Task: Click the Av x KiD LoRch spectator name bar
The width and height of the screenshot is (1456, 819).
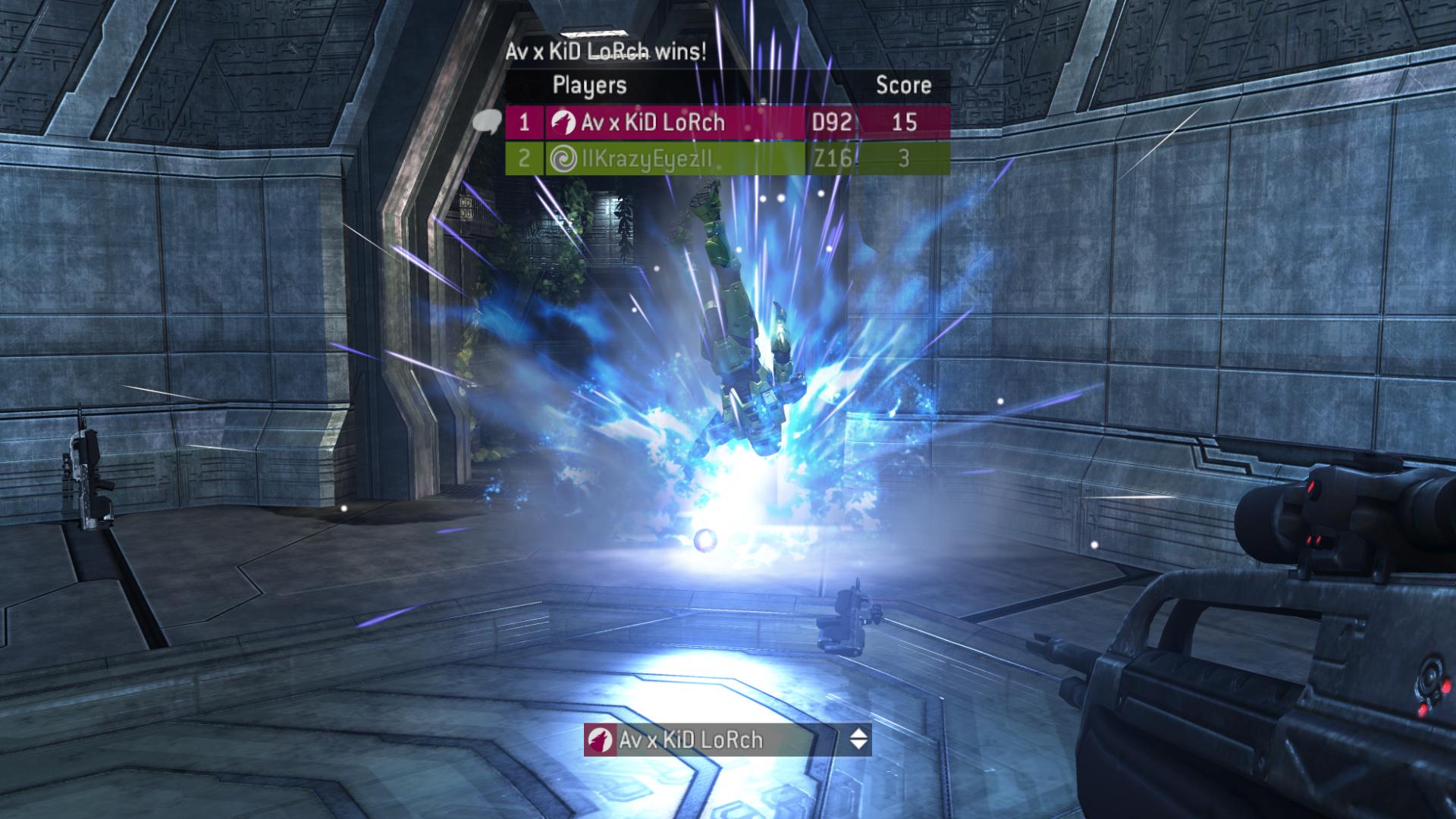Action: pos(713,739)
